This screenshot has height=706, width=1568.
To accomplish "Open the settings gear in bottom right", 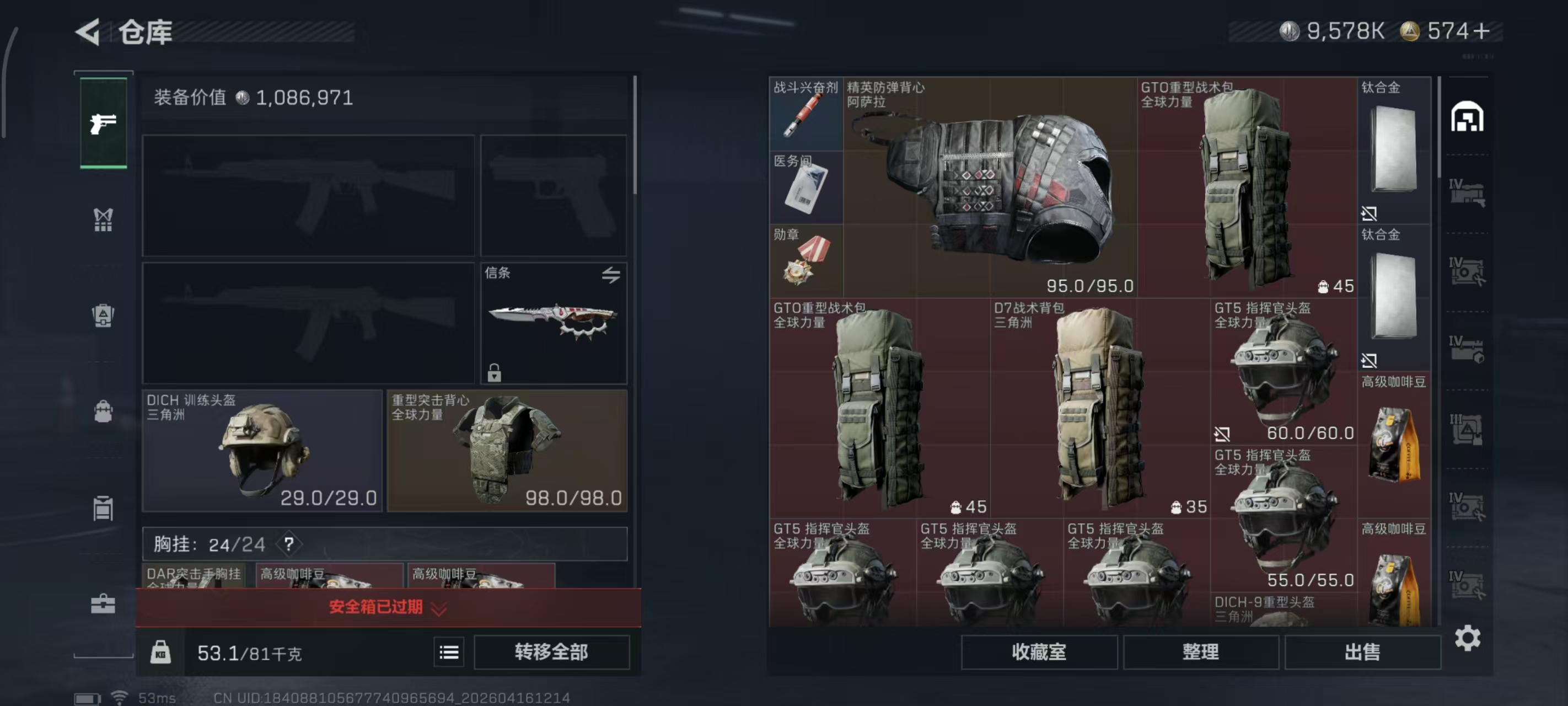I will pyautogui.click(x=1469, y=639).
